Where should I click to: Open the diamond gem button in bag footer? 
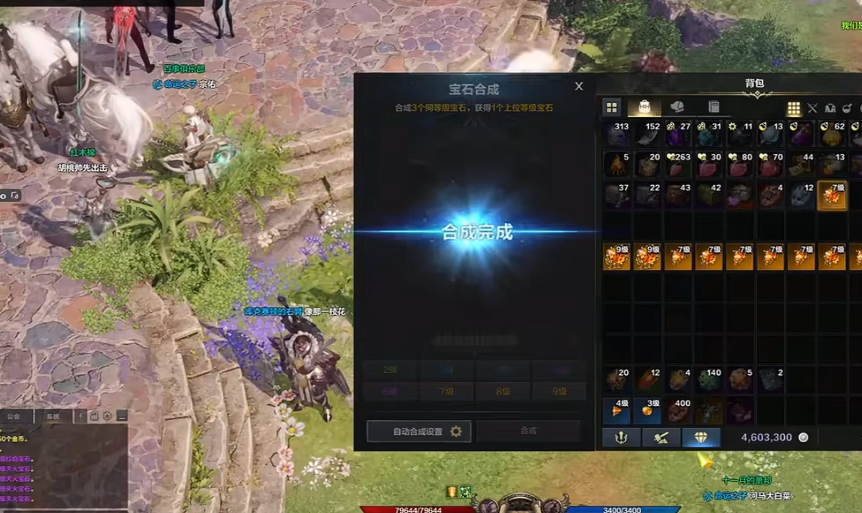click(701, 437)
